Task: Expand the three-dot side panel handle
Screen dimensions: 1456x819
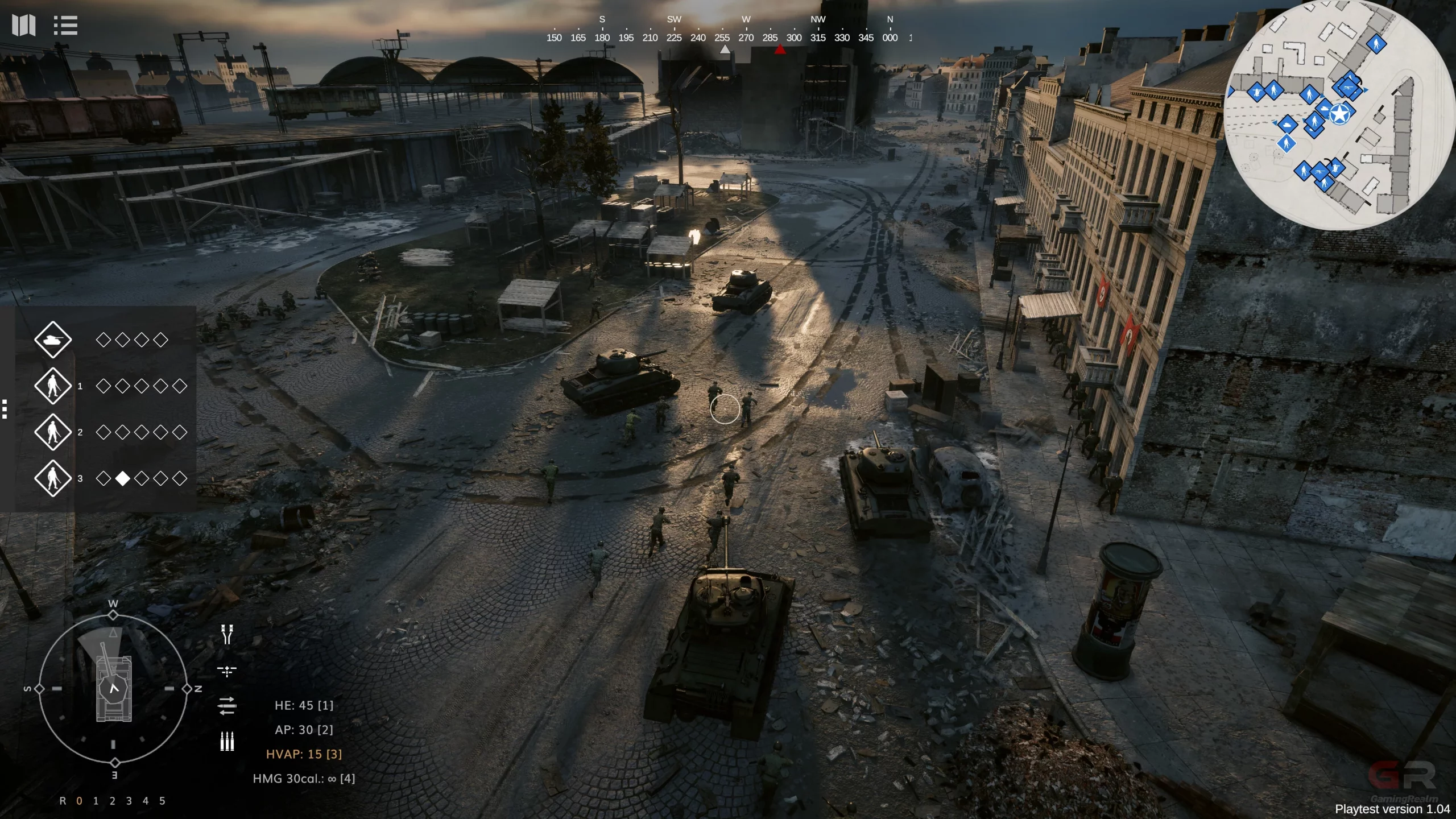Action: (x=5, y=409)
